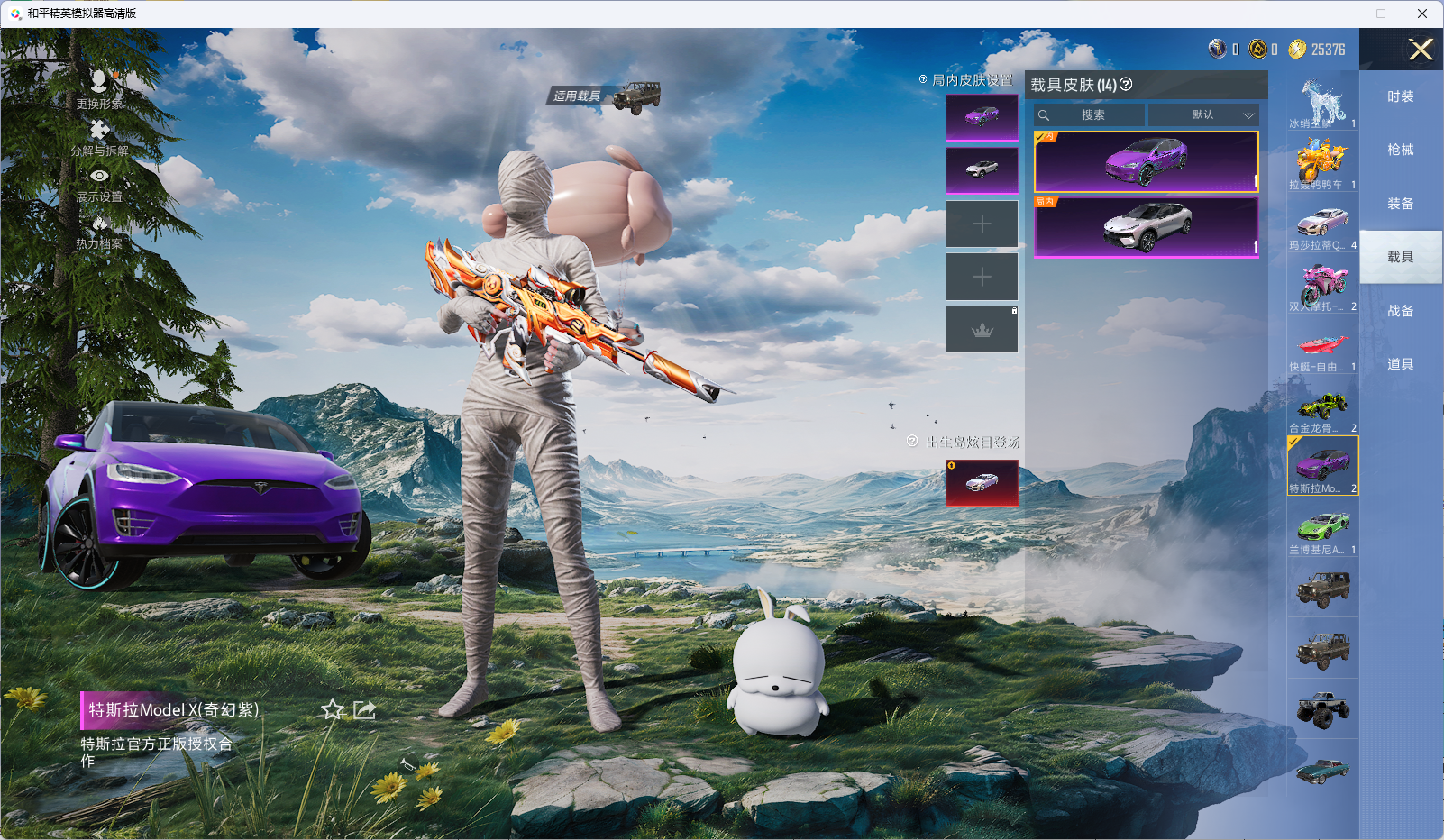Click the 搜索 search field
Image resolution: width=1444 pixels, height=840 pixels.
click(1092, 115)
